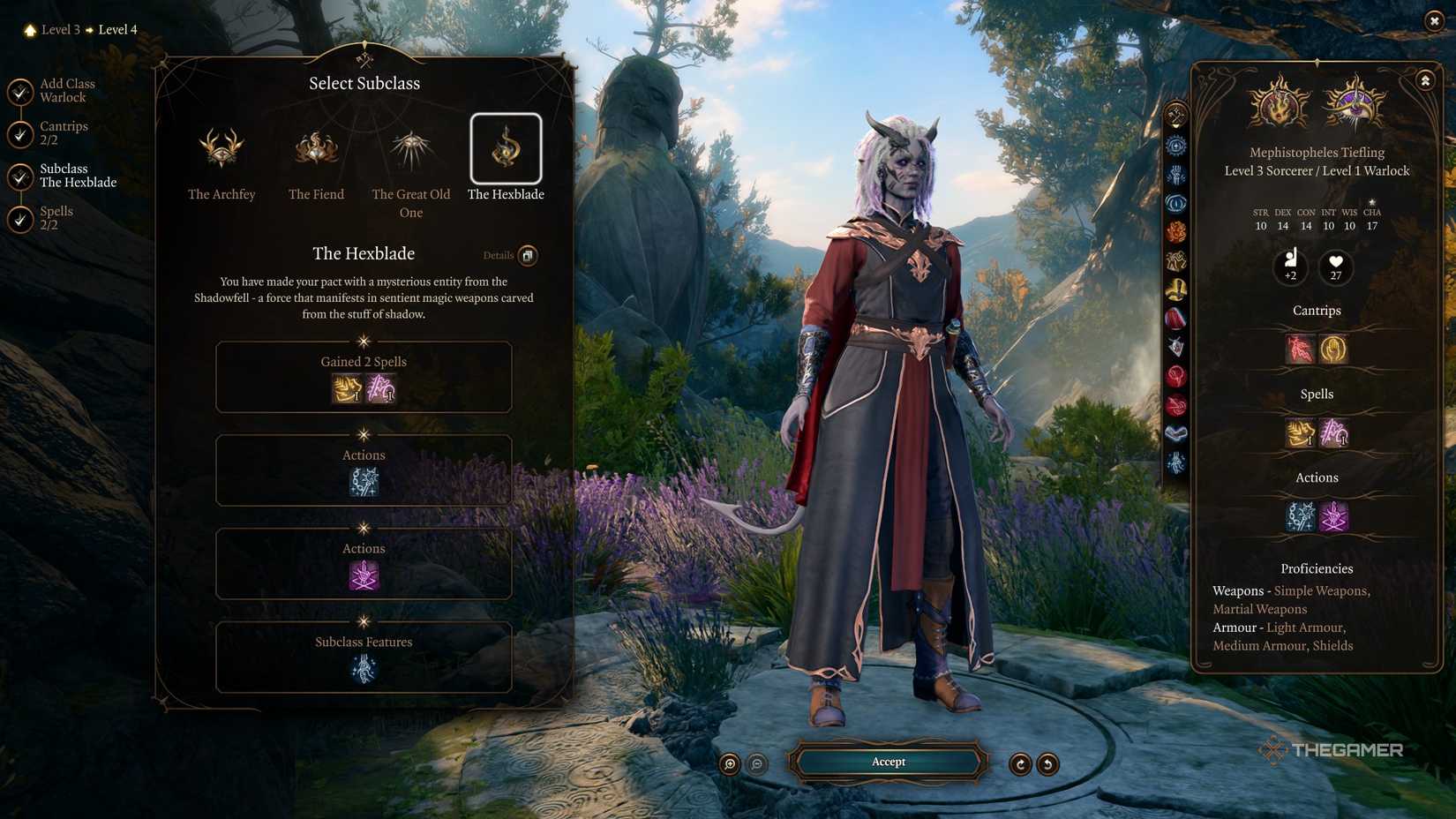The height and width of the screenshot is (819, 1456).
Task: Select The Archfey subclass
Action: pos(221,150)
